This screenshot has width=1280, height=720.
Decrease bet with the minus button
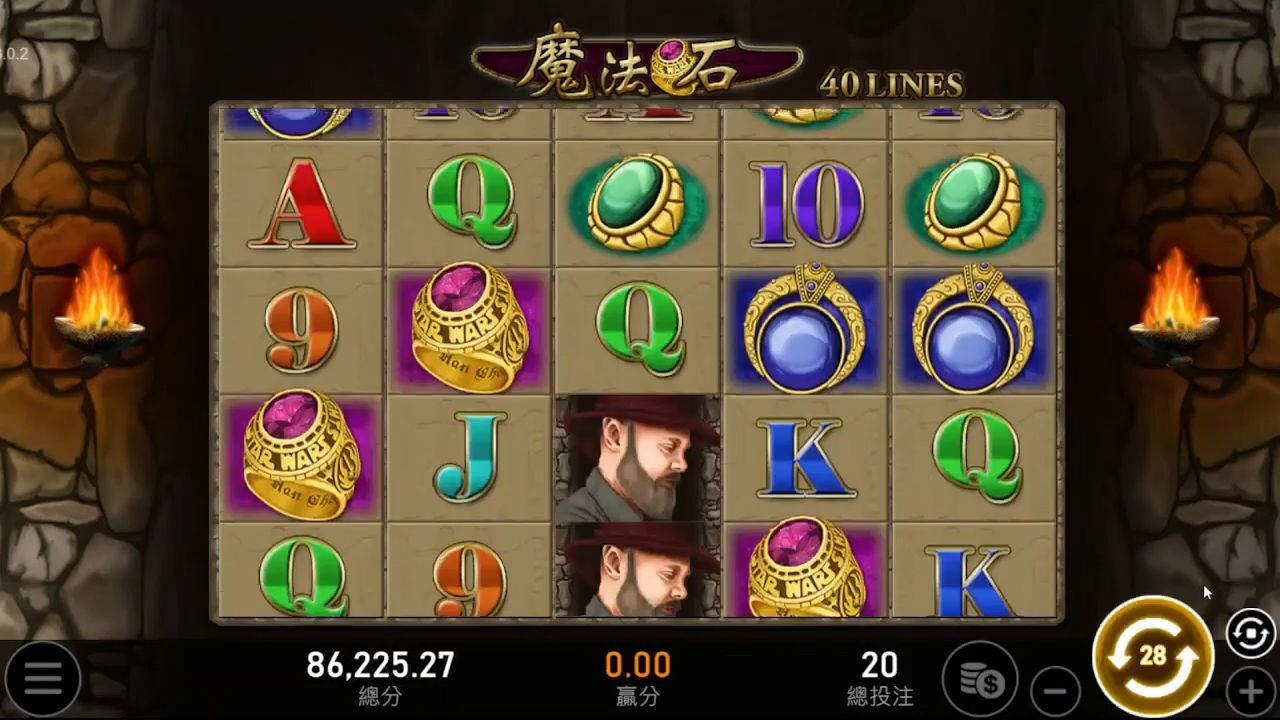(x=1055, y=691)
